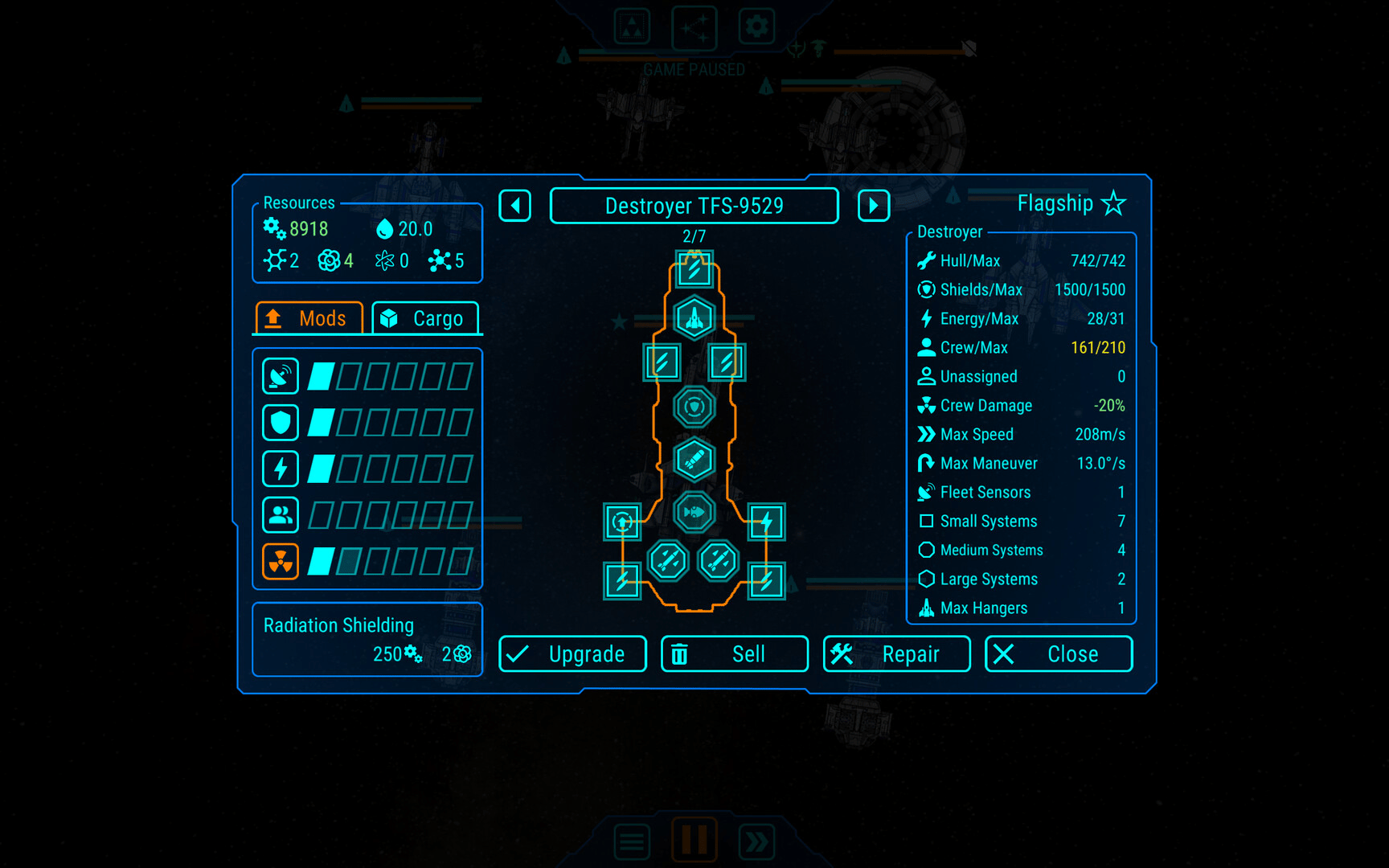
Task: Switch to the Cargo tab
Action: pos(425,318)
